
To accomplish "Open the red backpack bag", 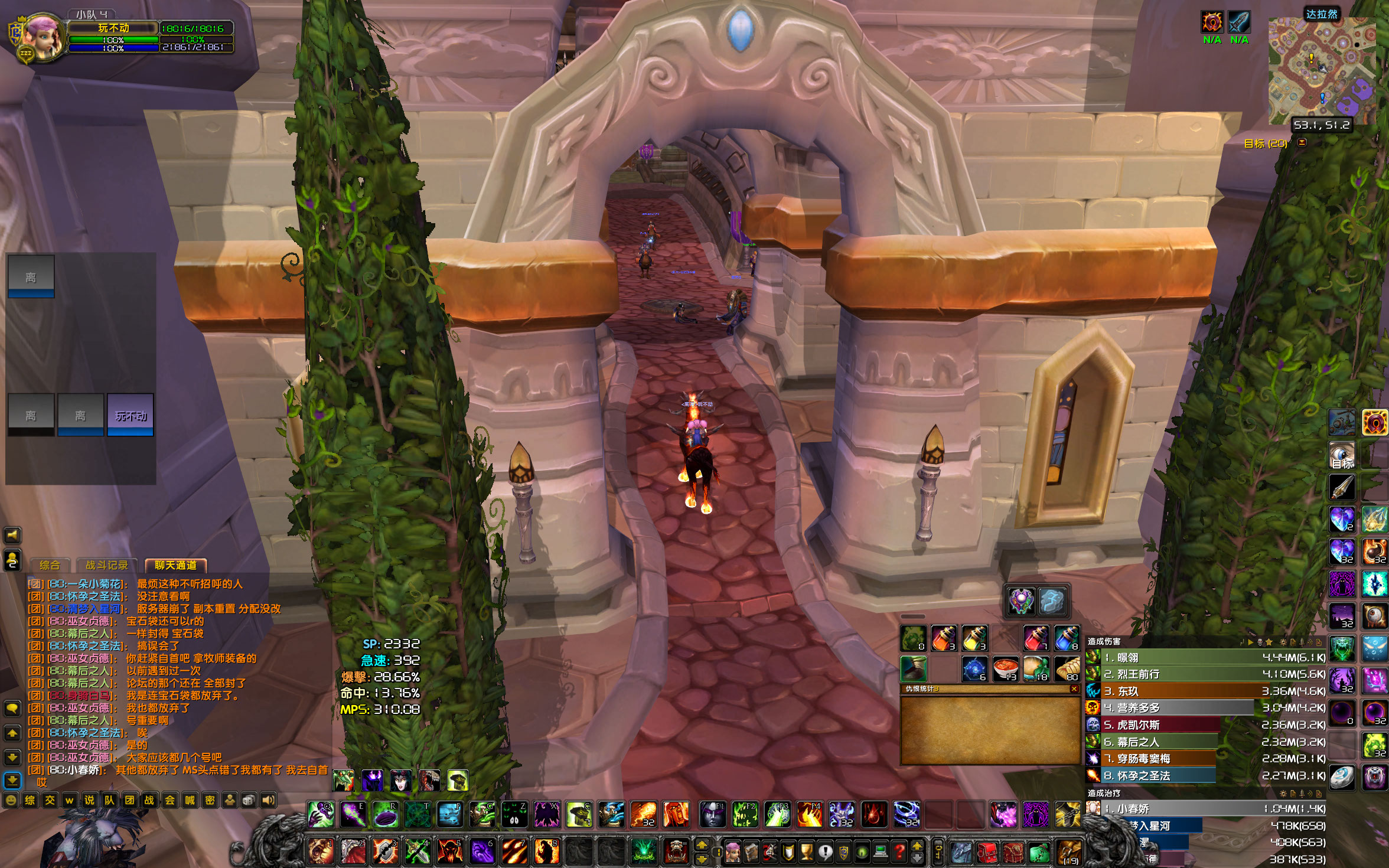I will [988, 853].
